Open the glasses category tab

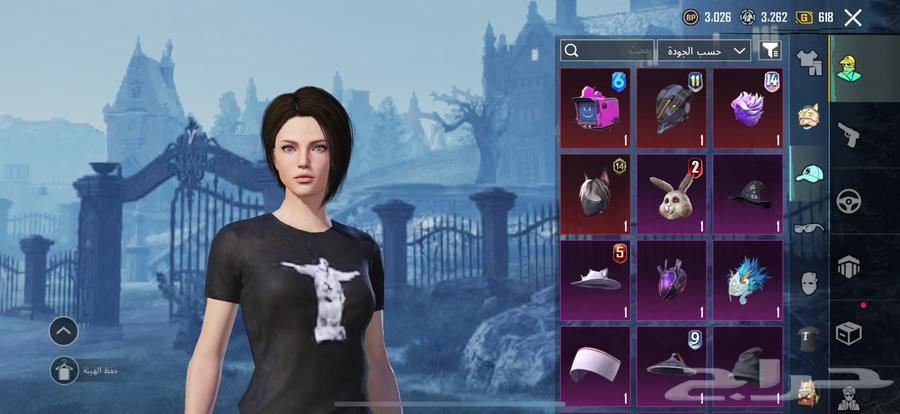(x=809, y=228)
